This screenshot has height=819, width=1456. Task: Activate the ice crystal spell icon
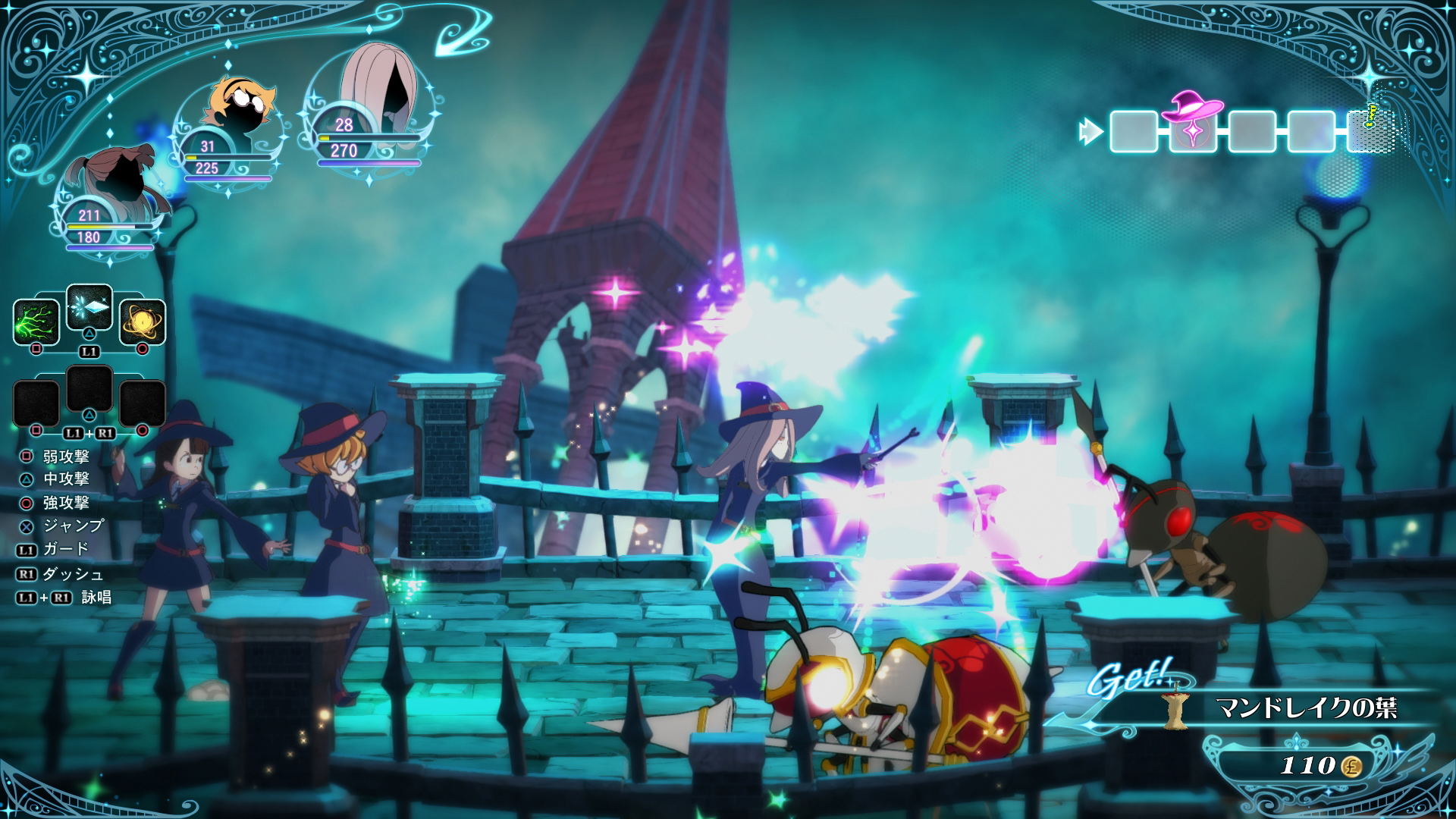coord(89,307)
